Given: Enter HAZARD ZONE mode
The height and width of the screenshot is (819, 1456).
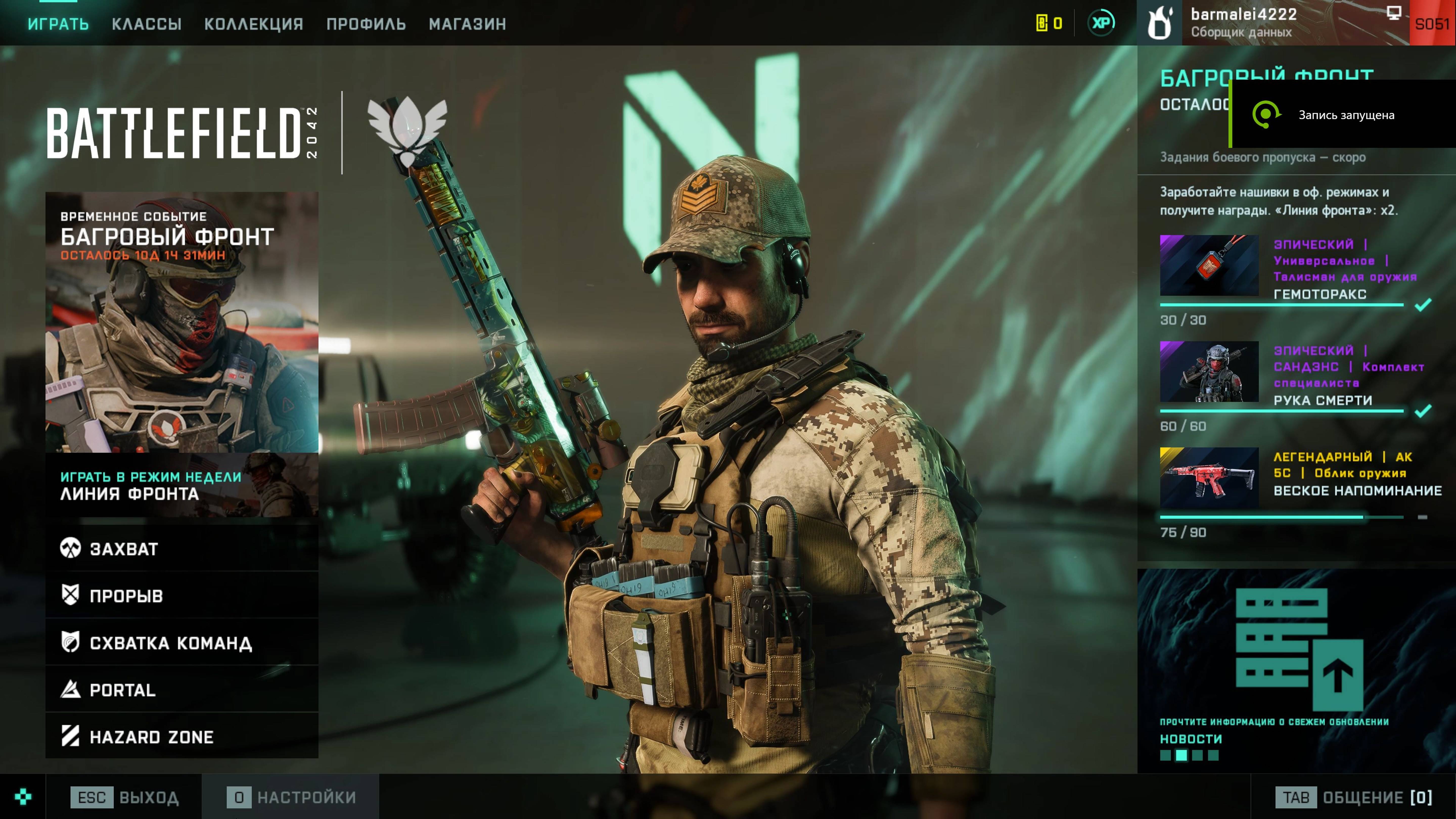Looking at the screenshot, I should click(x=181, y=737).
